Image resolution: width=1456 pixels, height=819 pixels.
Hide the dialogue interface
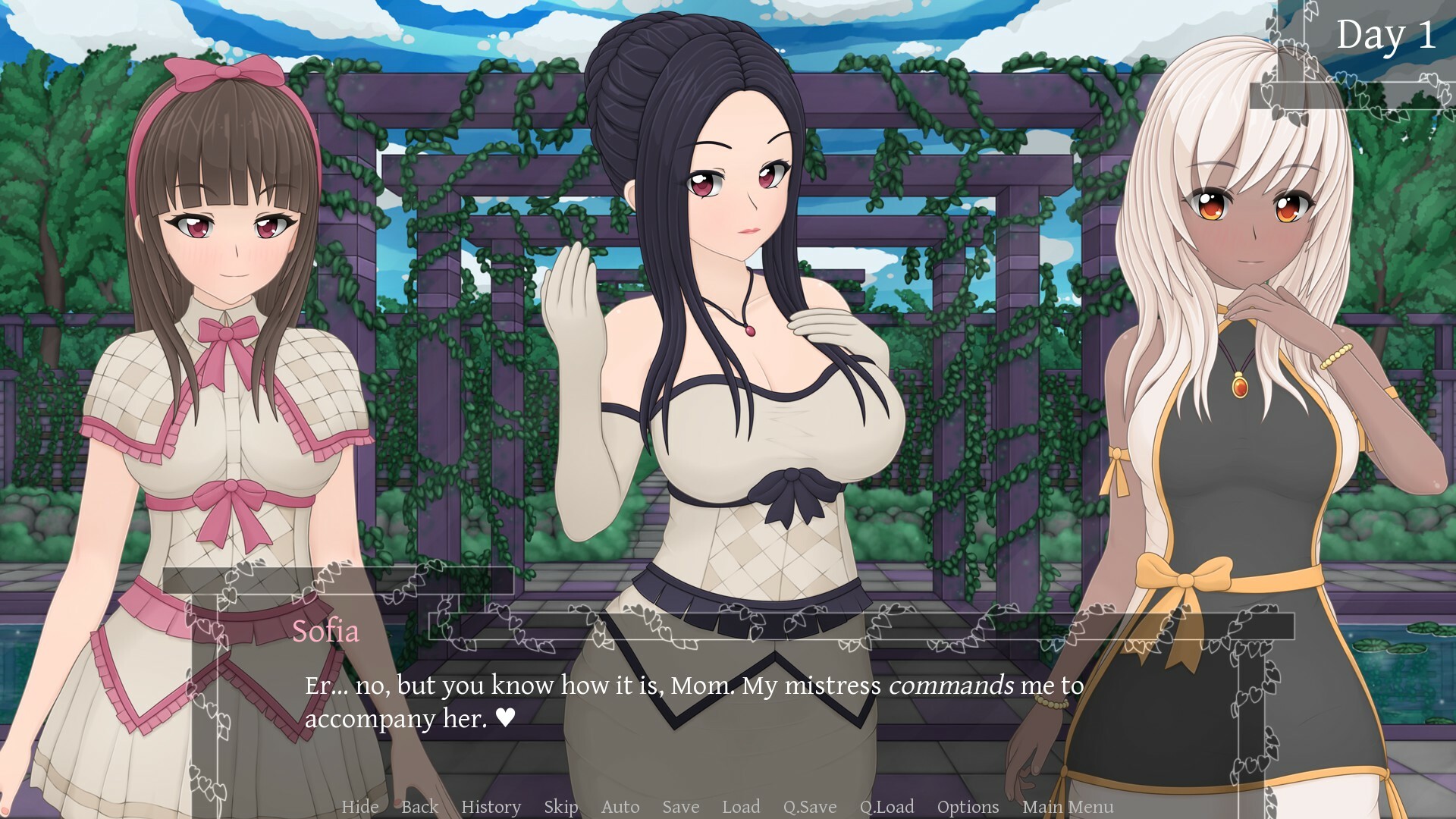click(361, 807)
